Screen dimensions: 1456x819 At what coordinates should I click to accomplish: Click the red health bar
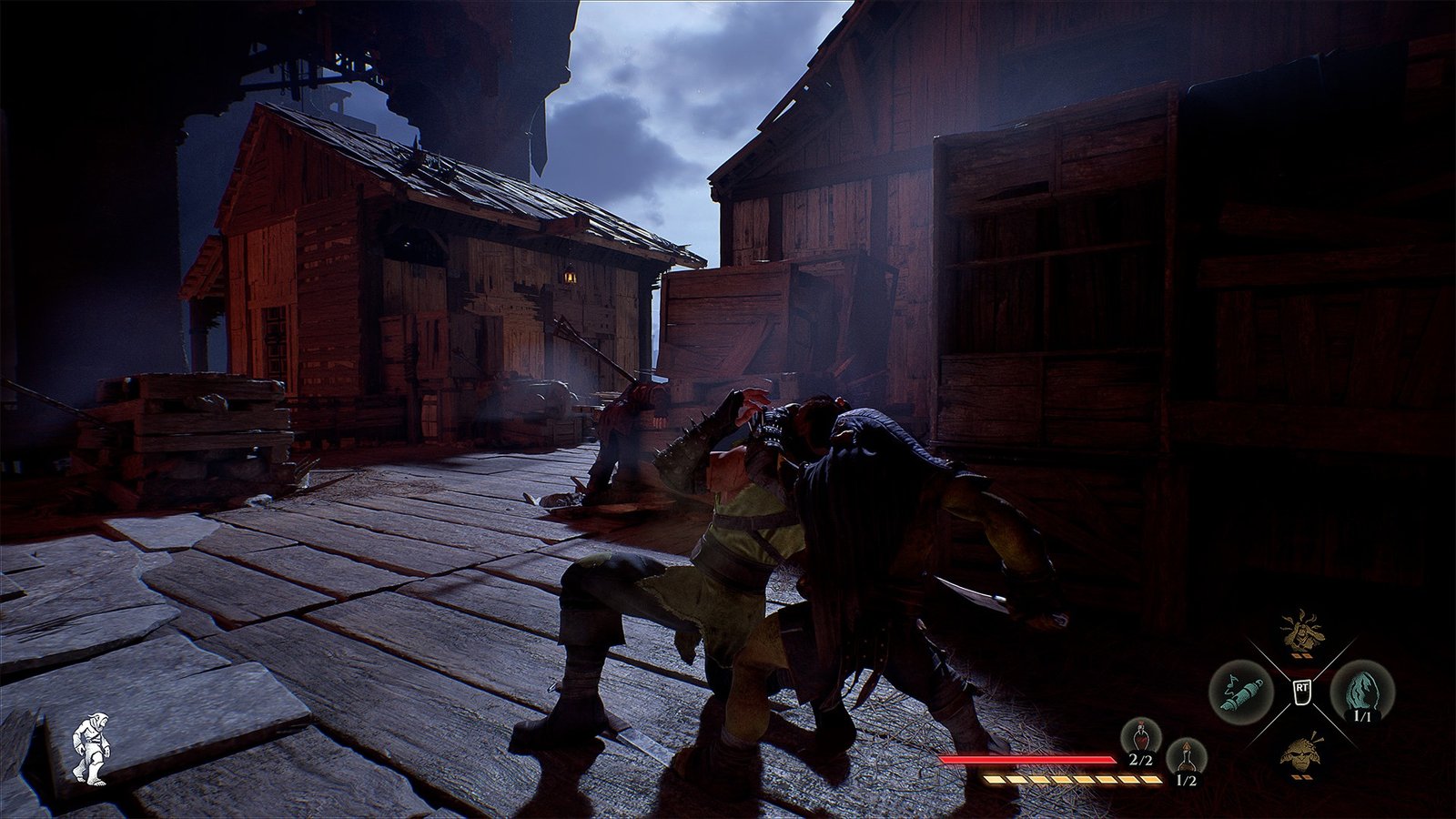[x=1028, y=759]
